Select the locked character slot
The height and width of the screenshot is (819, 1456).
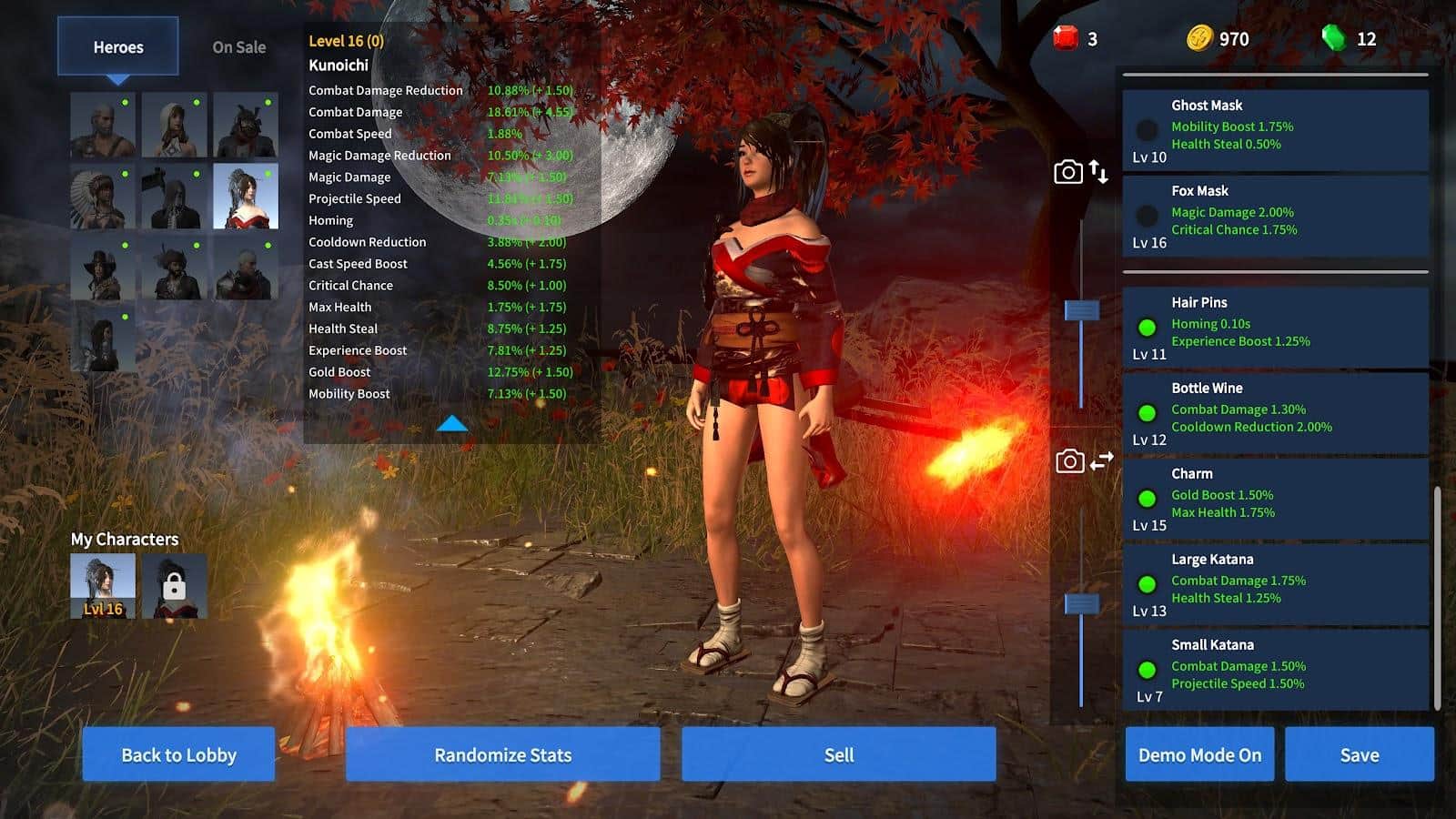tap(174, 587)
